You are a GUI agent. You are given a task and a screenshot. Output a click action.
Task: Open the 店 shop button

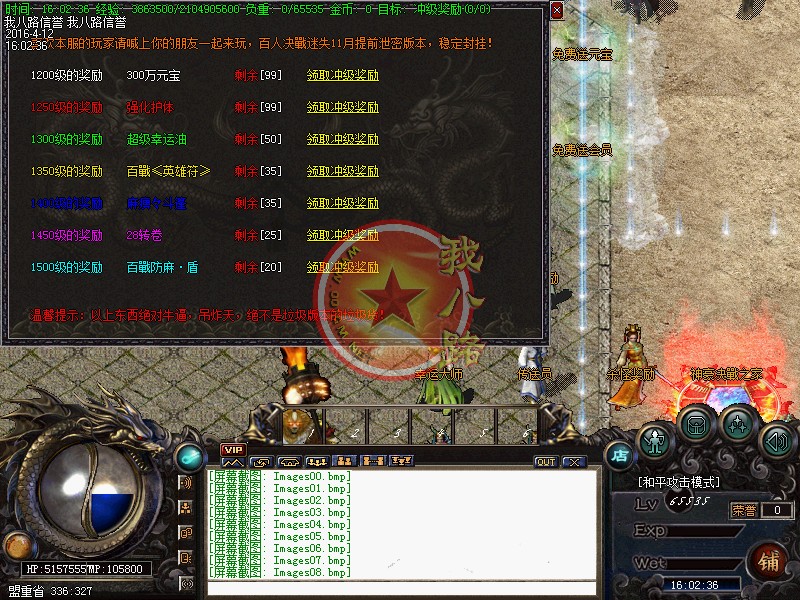(619, 454)
